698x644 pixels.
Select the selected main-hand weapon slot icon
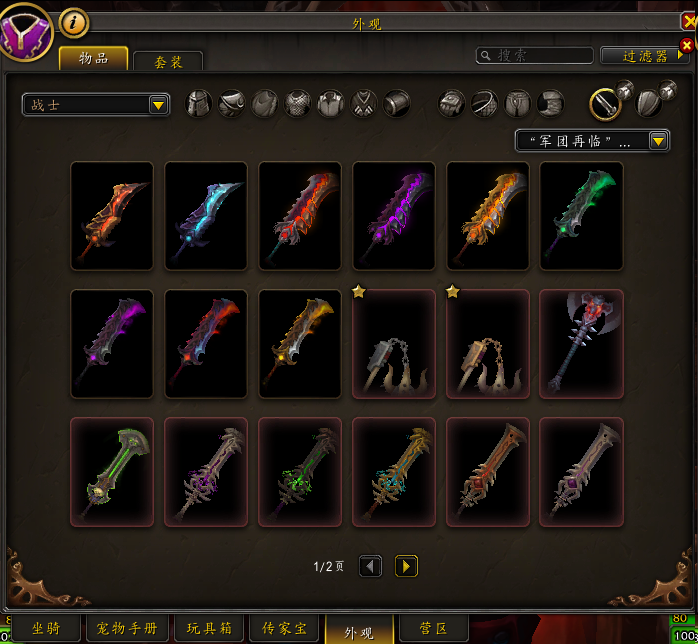coord(604,103)
